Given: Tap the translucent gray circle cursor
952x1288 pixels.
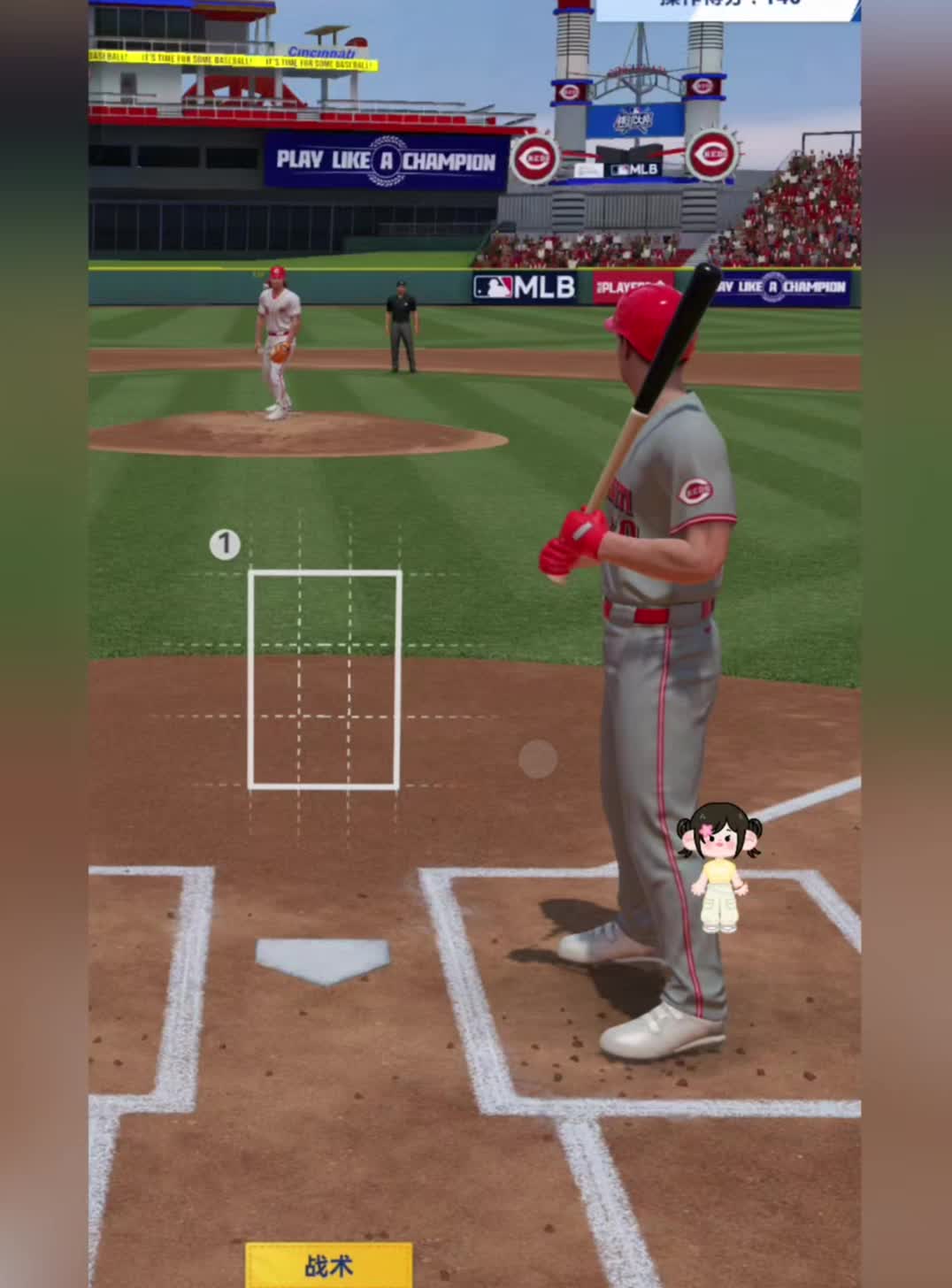Looking at the screenshot, I should 538,759.
